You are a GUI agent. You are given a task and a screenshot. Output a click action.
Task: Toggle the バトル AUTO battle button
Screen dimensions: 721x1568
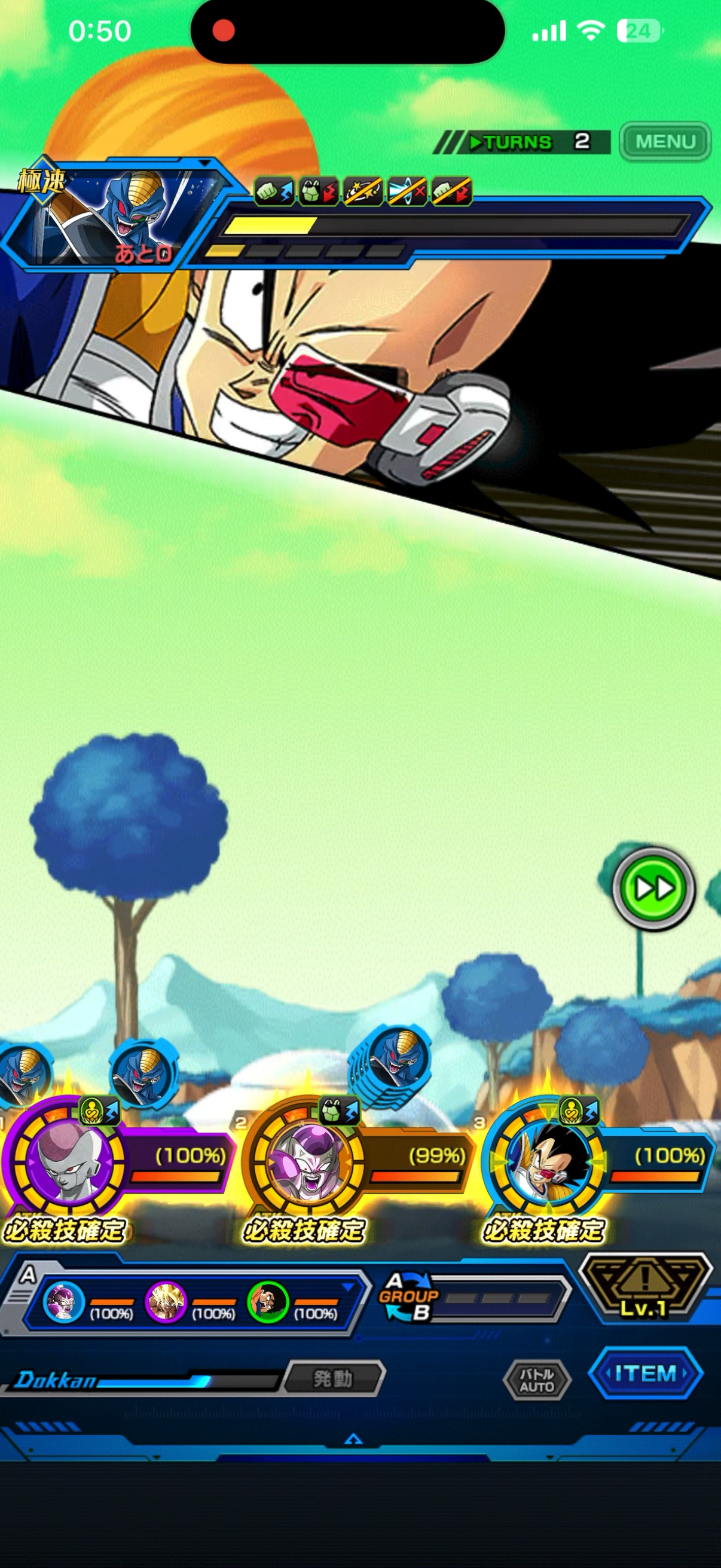pos(537,1380)
